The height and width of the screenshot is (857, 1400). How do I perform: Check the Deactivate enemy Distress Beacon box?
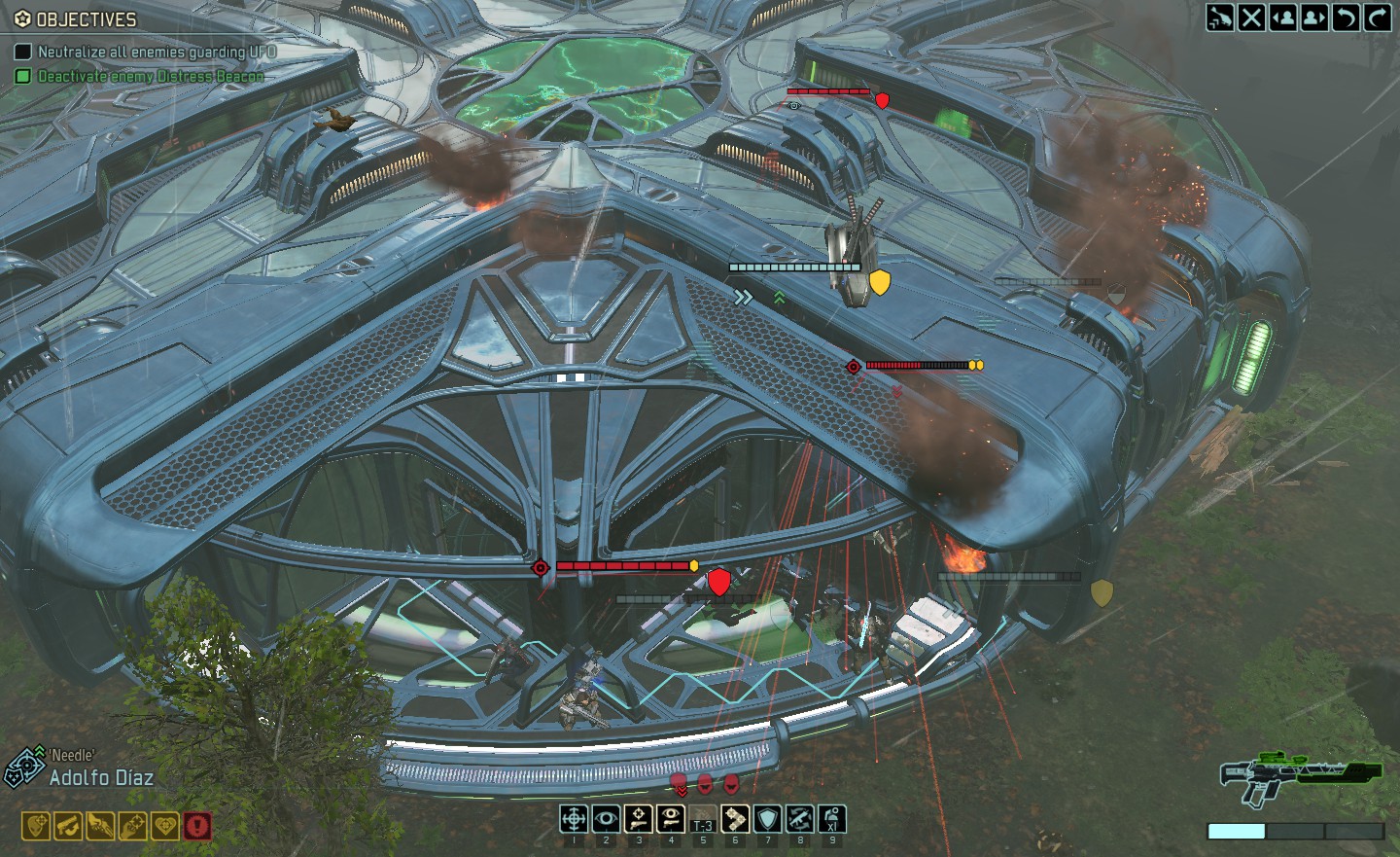click(x=21, y=73)
